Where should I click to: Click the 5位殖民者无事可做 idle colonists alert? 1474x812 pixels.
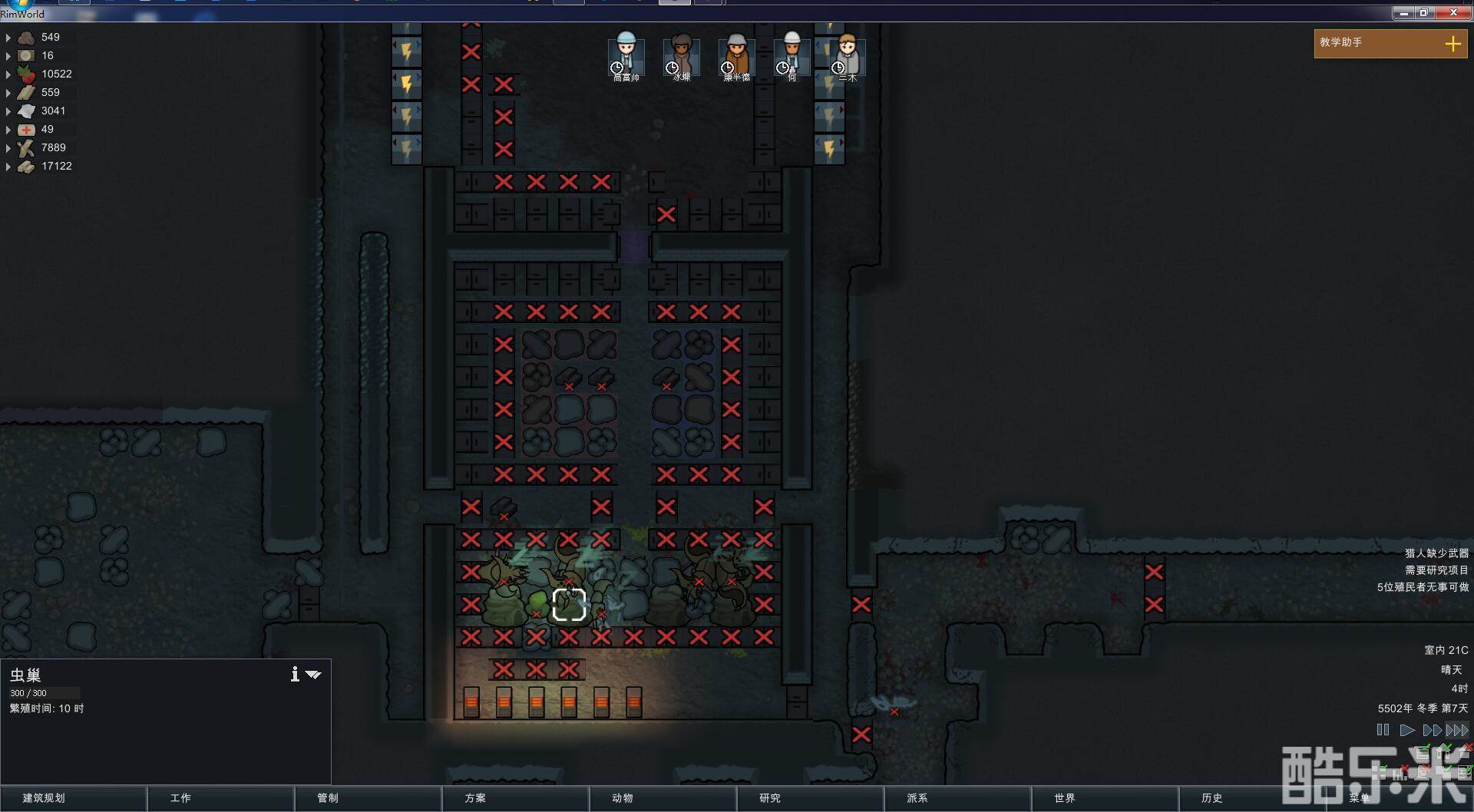click(1423, 587)
